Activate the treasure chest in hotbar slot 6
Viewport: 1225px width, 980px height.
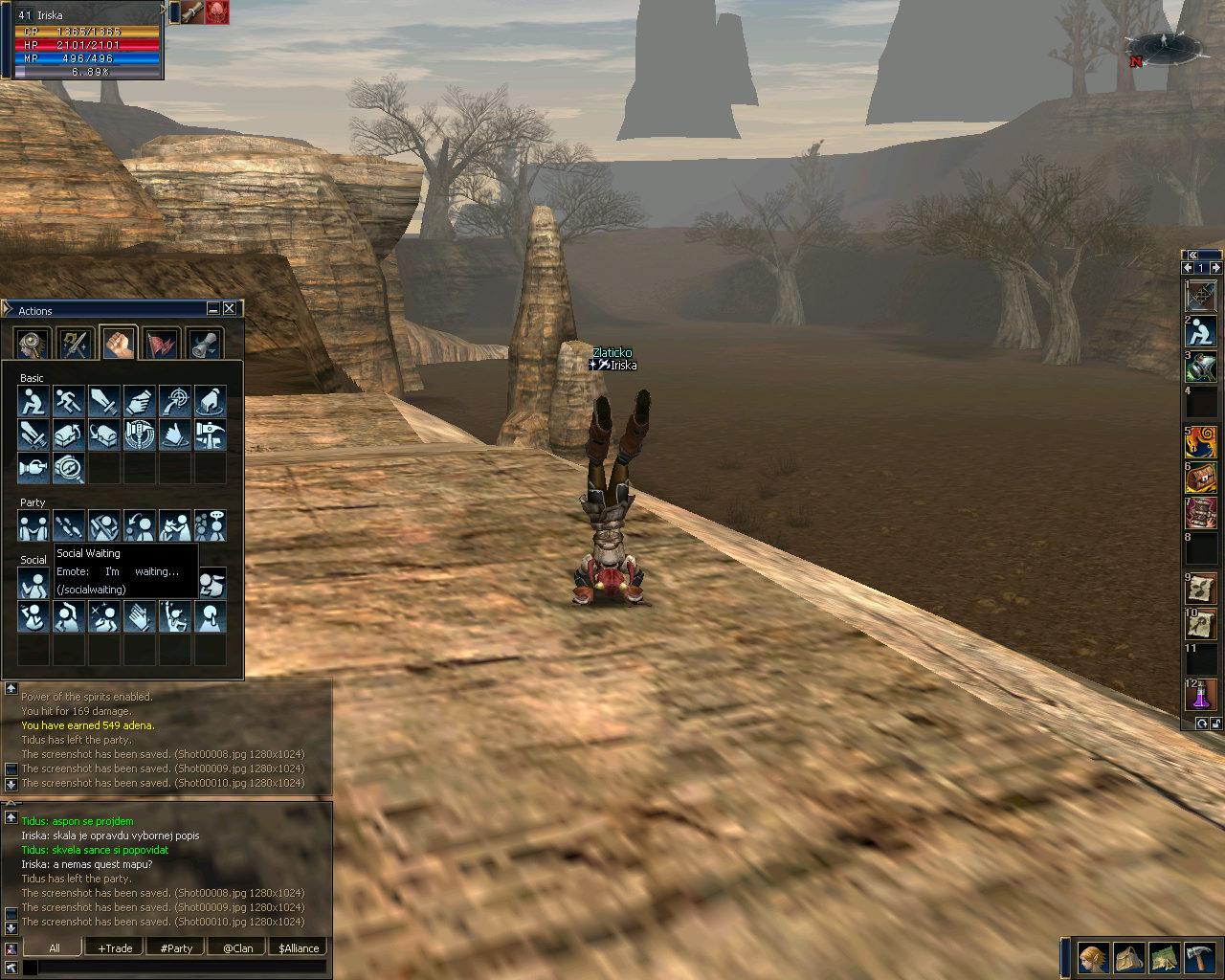click(x=1201, y=477)
